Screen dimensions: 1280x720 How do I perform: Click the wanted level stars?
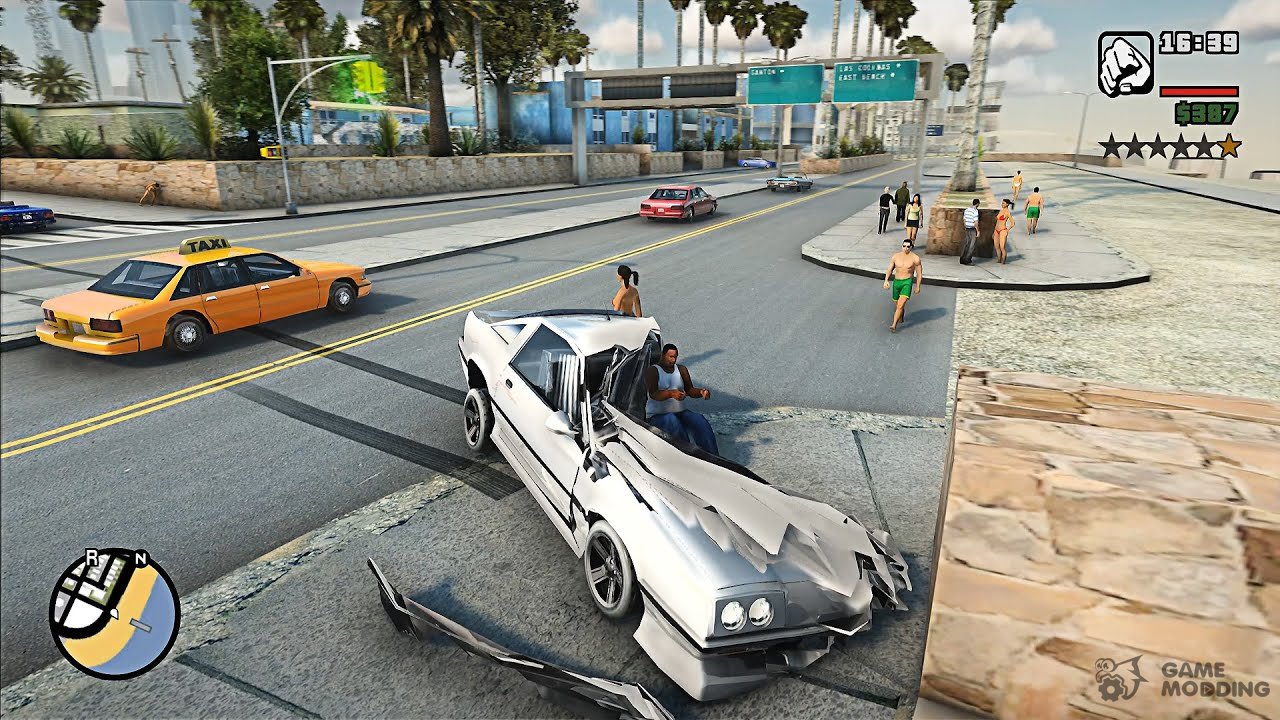point(1170,147)
